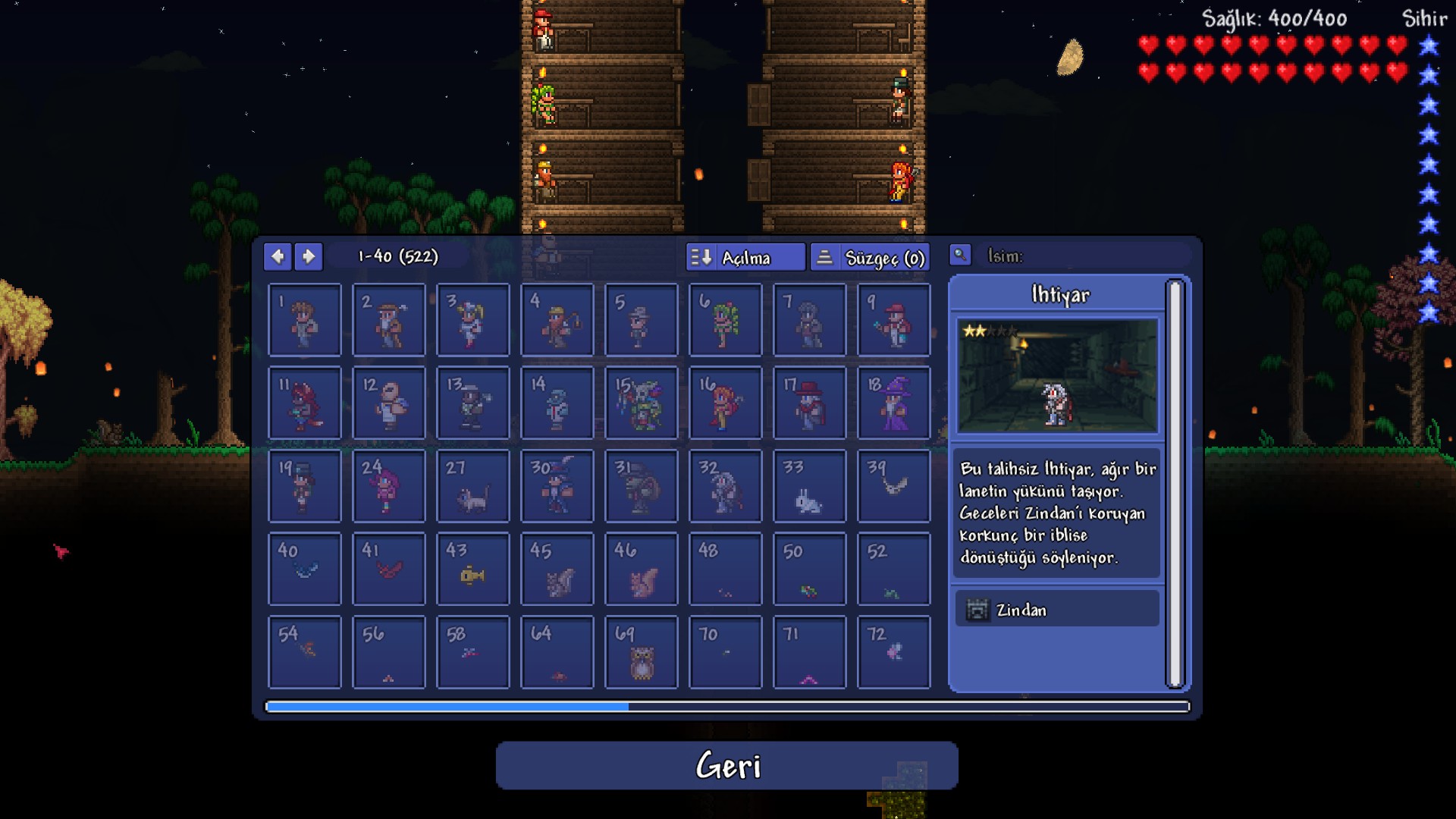Select bestiary entry number 1
Screen dimensions: 1456x819
pos(305,320)
